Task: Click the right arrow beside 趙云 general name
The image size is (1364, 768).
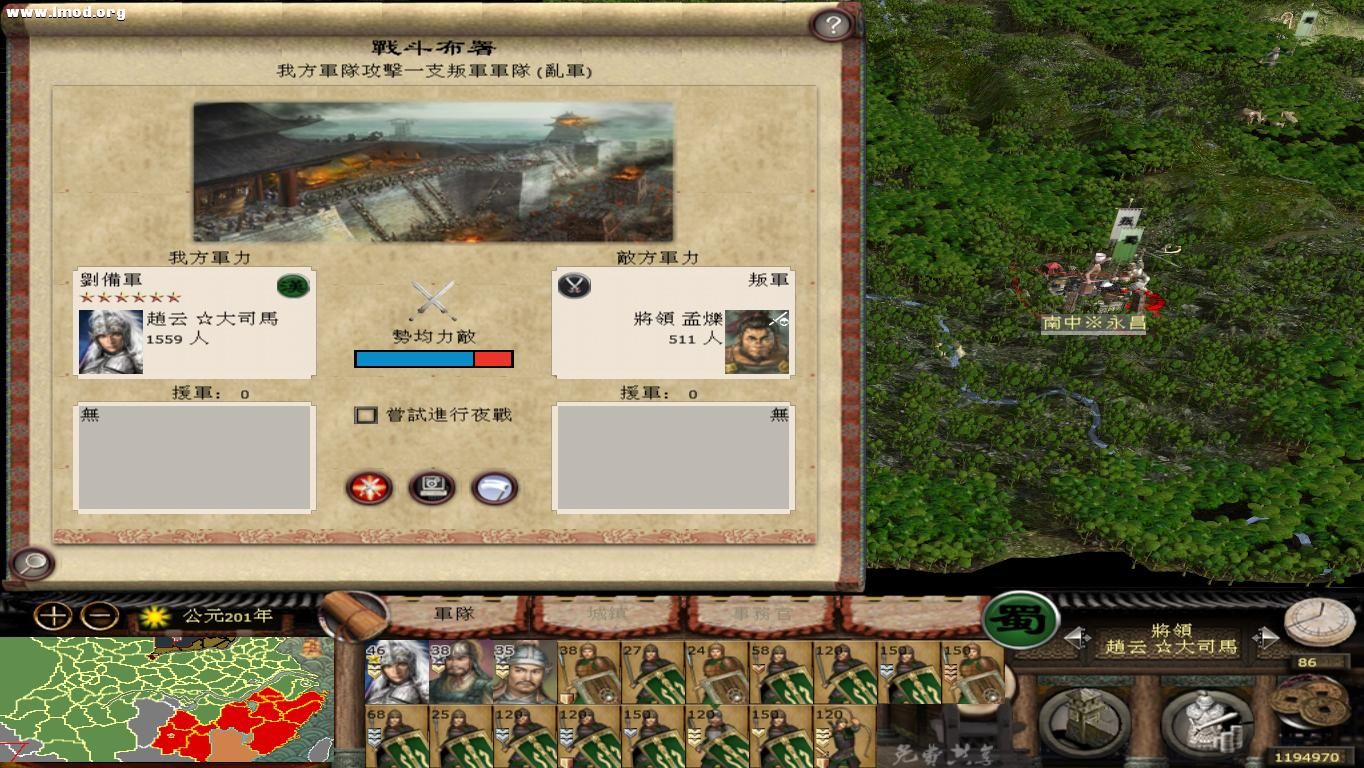Action: coord(1267,640)
